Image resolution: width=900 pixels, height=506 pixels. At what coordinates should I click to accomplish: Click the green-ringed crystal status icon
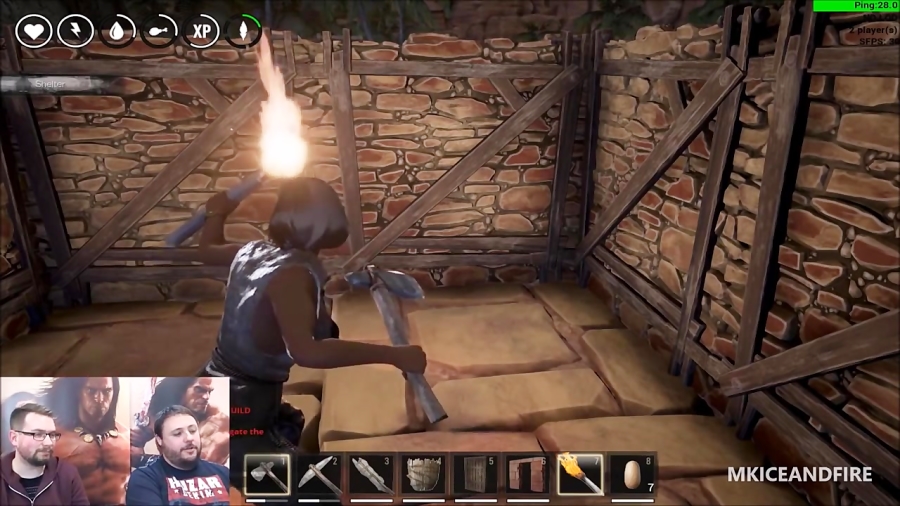click(244, 30)
